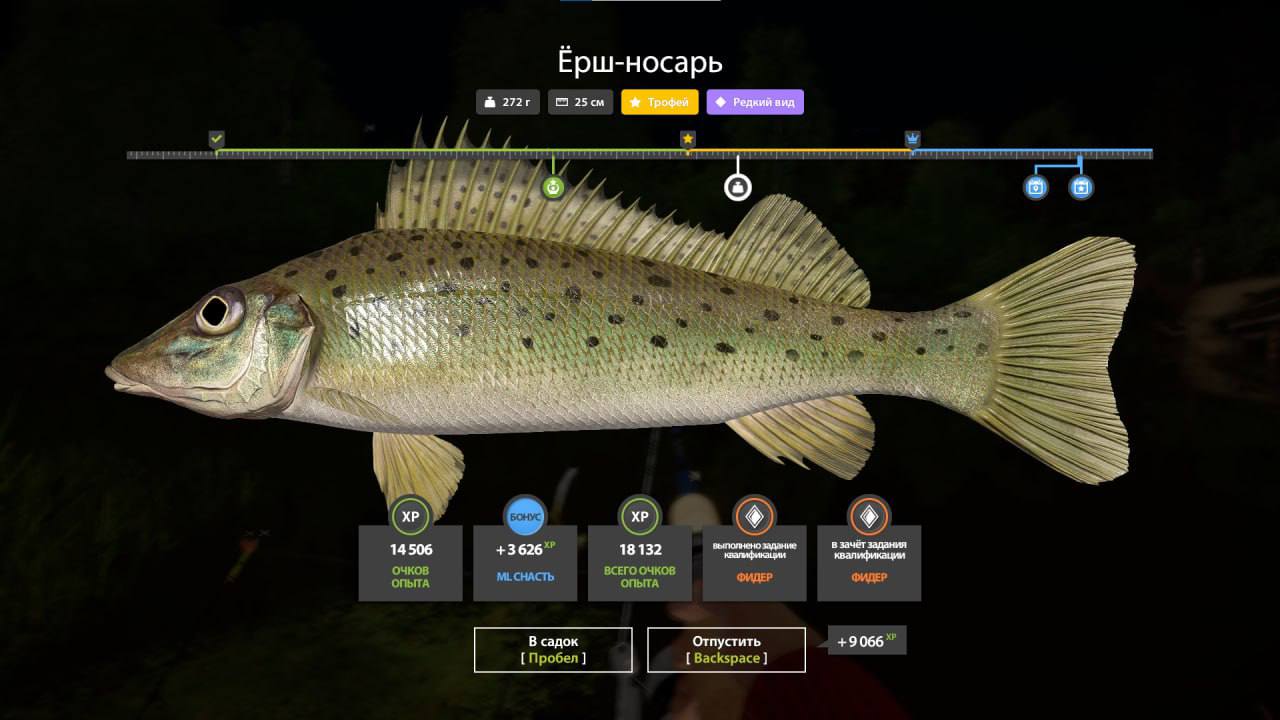Release the fish with Отпустить button
Screen dimensions: 1280x720
click(x=726, y=649)
